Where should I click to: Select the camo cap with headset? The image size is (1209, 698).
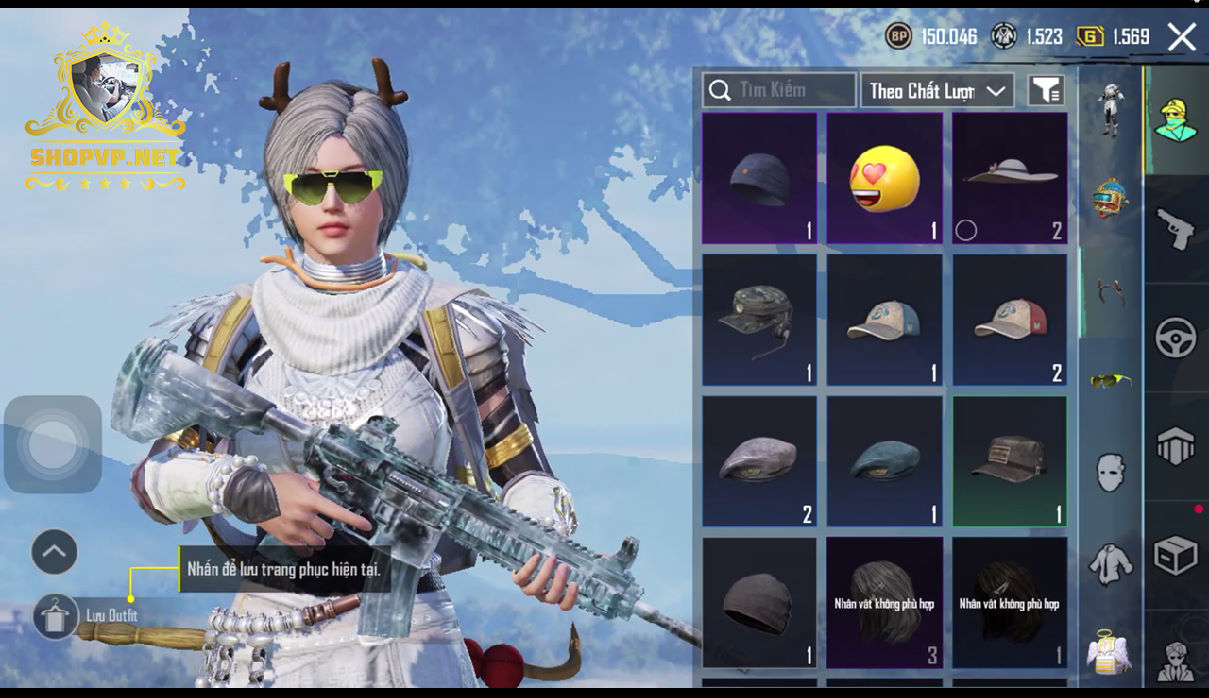click(x=759, y=319)
